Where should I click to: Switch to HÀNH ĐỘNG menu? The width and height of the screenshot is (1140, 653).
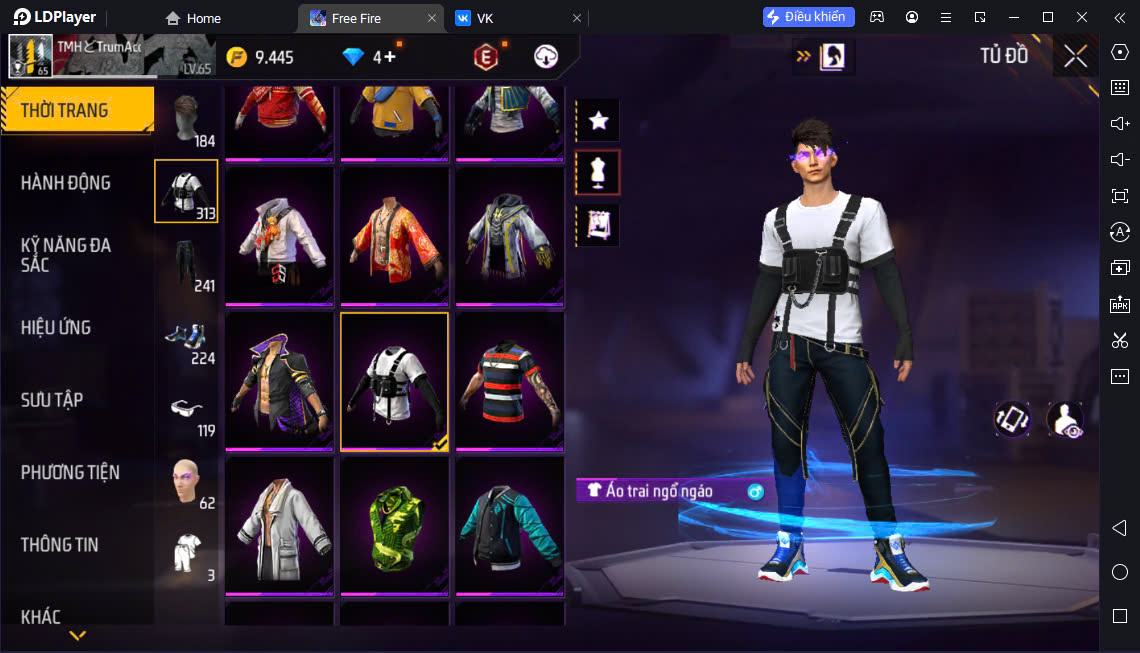click(66, 183)
